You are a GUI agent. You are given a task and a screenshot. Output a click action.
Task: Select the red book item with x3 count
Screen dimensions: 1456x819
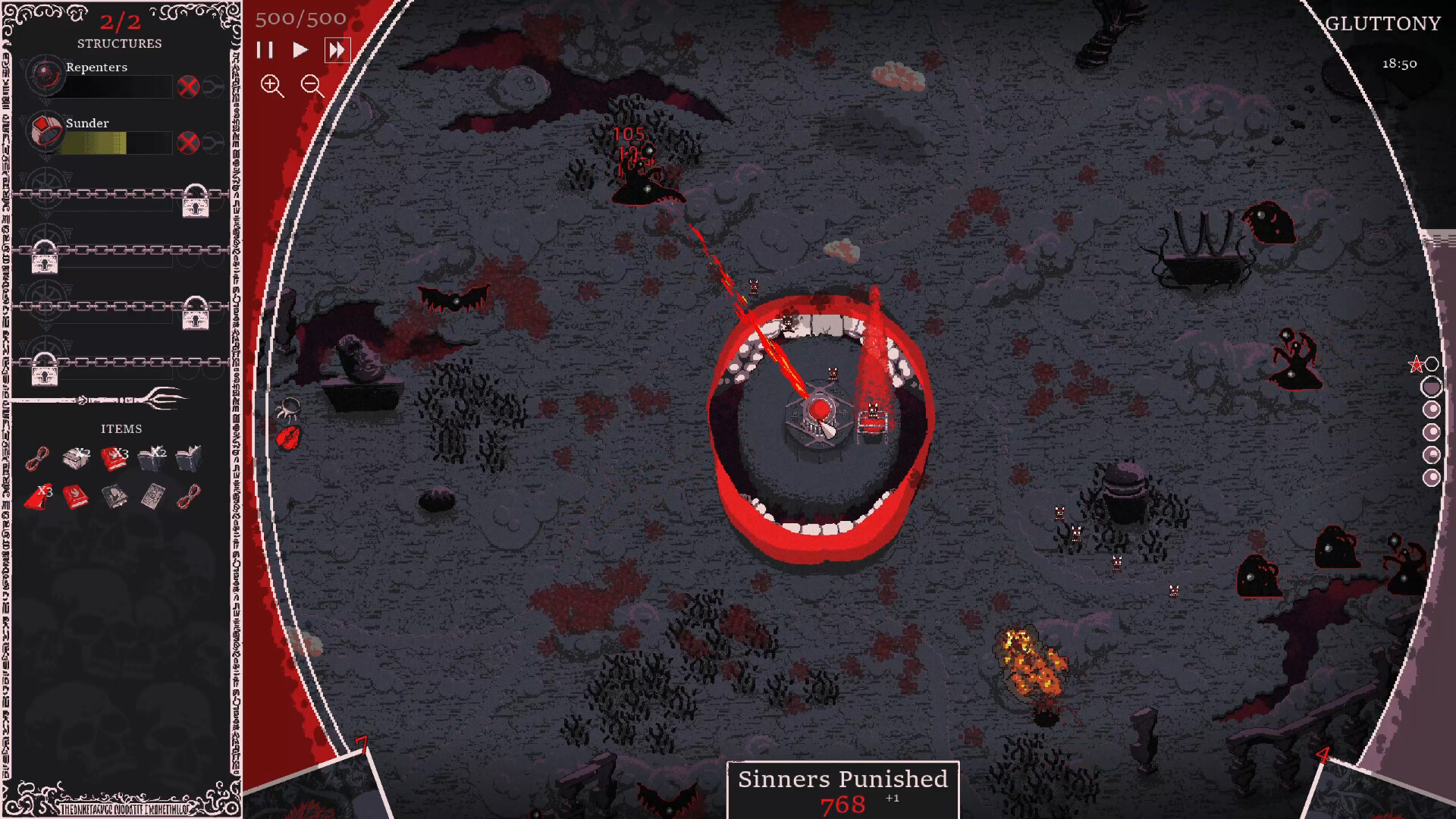click(x=114, y=457)
